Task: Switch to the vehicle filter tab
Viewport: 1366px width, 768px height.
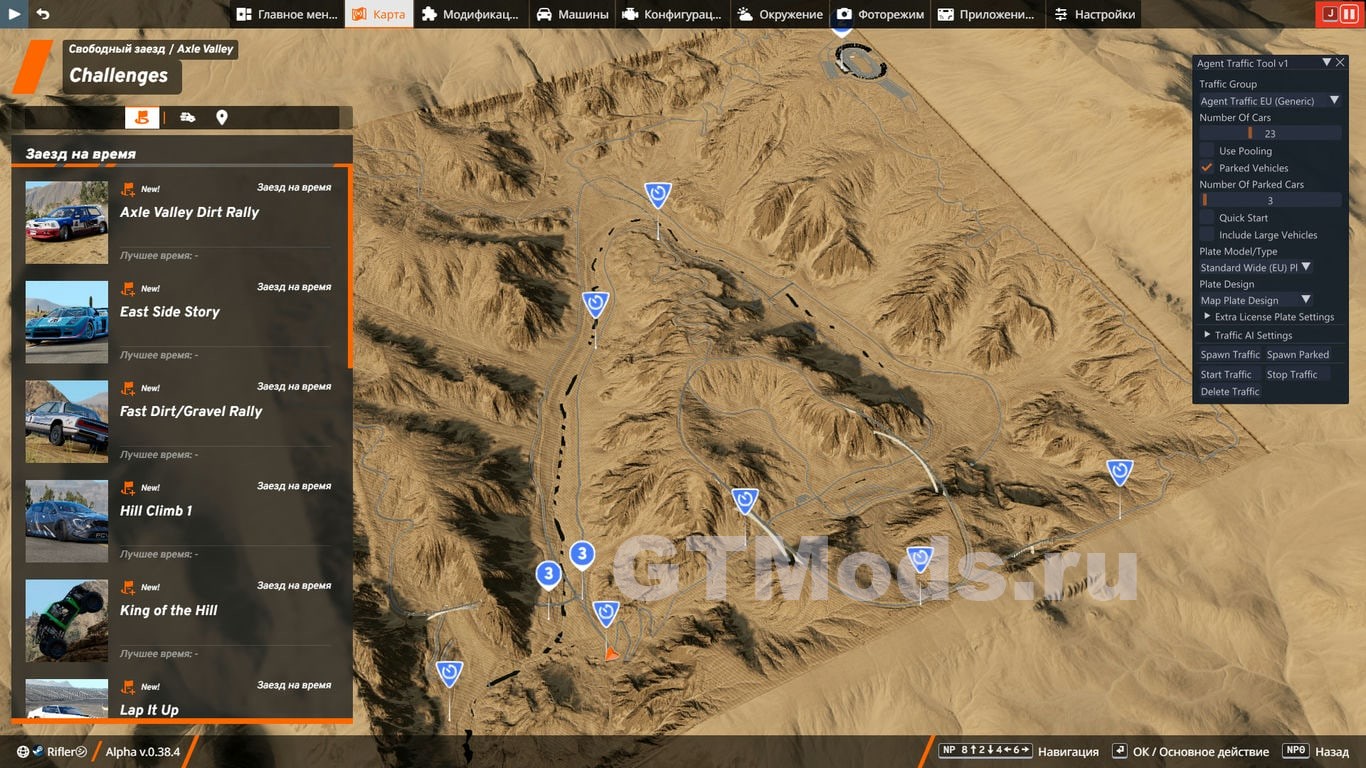Action: (188, 117)
